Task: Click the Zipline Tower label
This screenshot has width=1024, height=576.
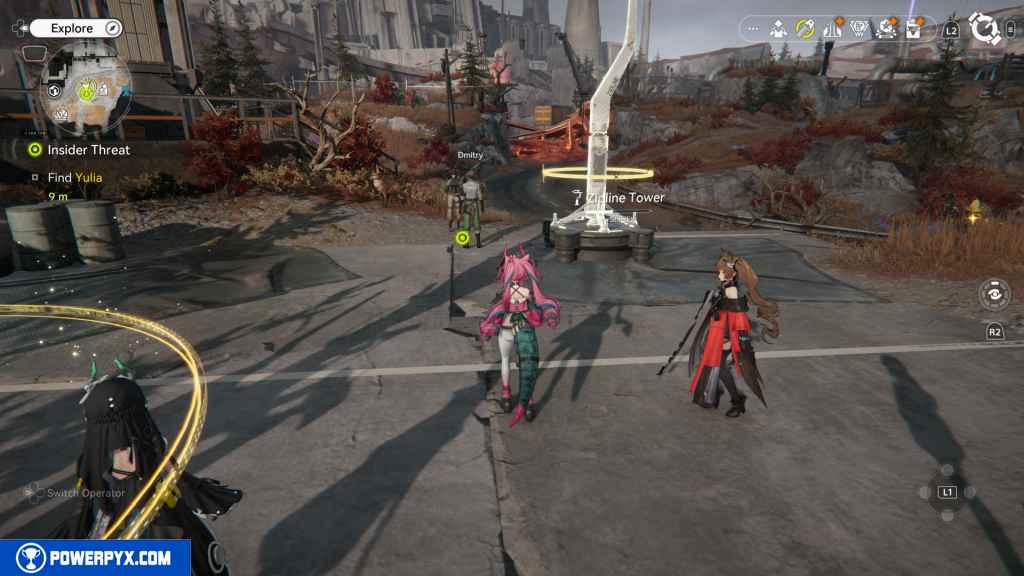Action: click(625, 198)
